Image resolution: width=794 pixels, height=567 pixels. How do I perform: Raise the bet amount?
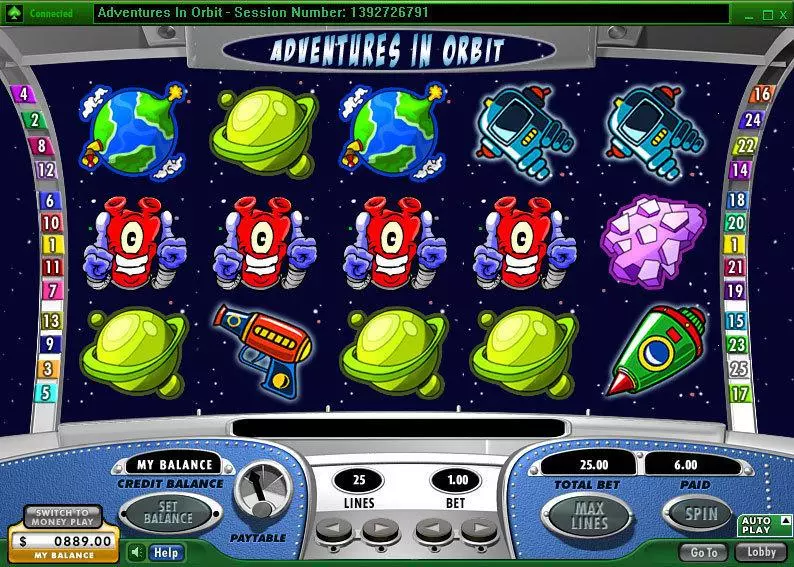477,528
